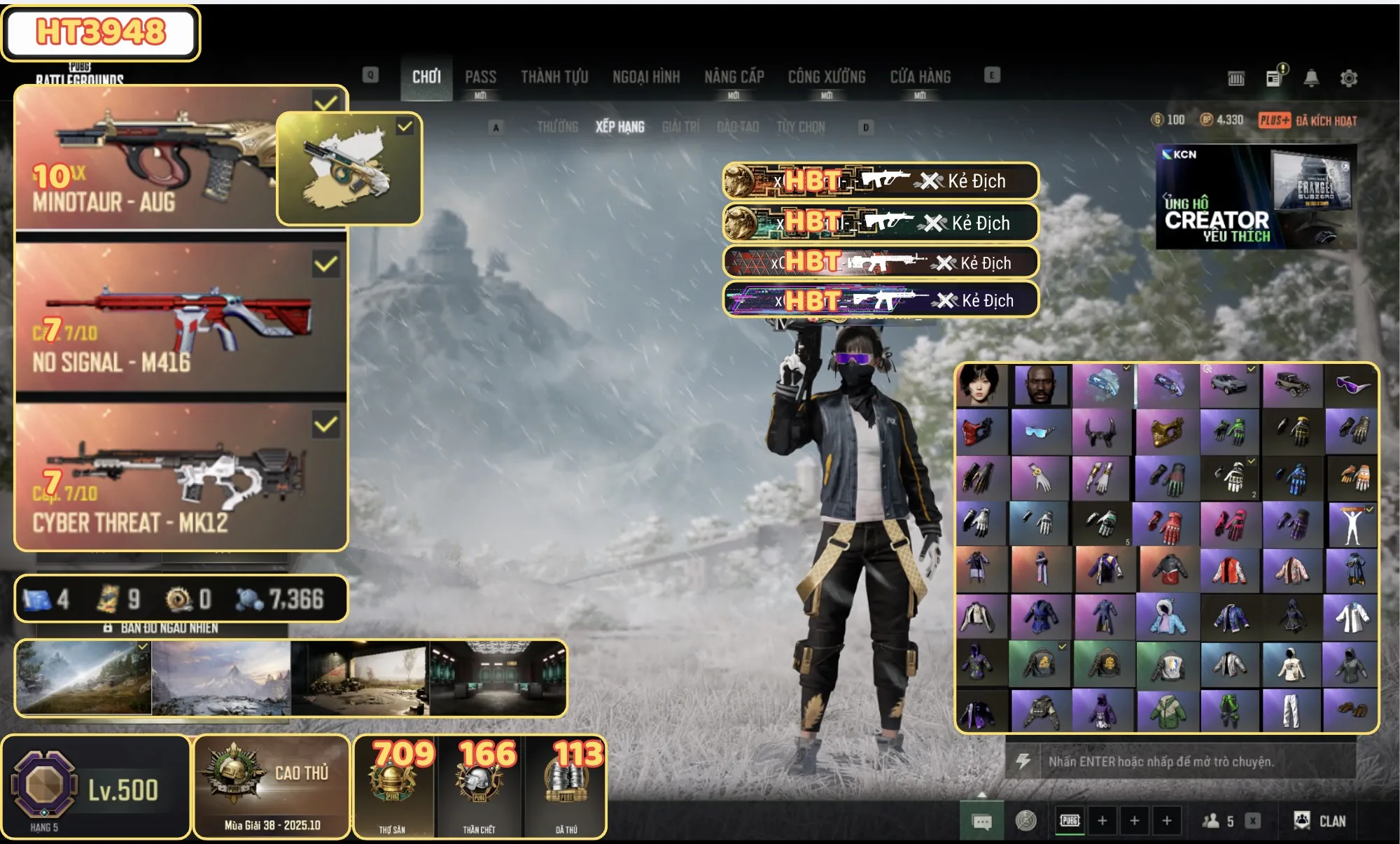1400x844 pixels.
Task: Click the Creator Yêu Thích banner
Action: (1256, 197)
